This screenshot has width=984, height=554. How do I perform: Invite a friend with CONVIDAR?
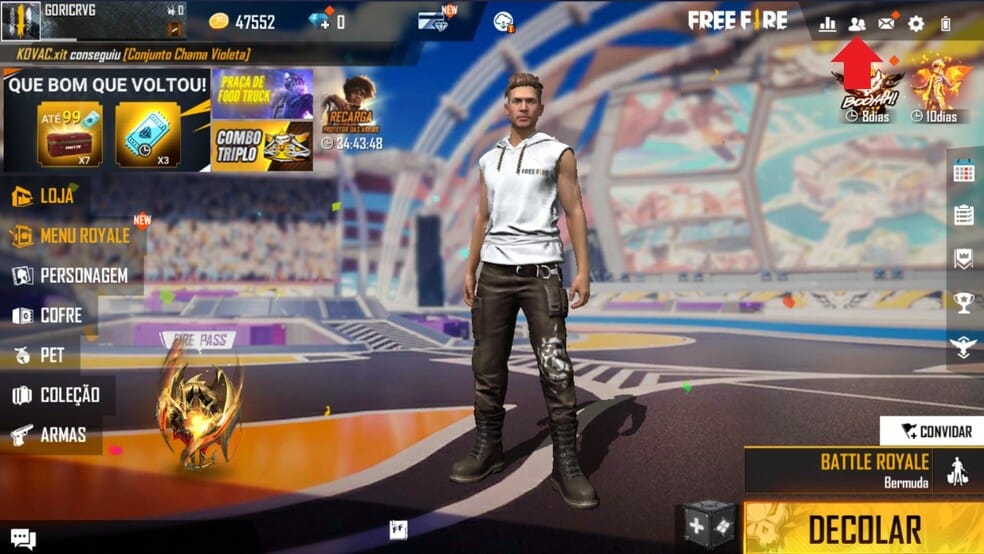pyautogui.click(x=935, y=431)
